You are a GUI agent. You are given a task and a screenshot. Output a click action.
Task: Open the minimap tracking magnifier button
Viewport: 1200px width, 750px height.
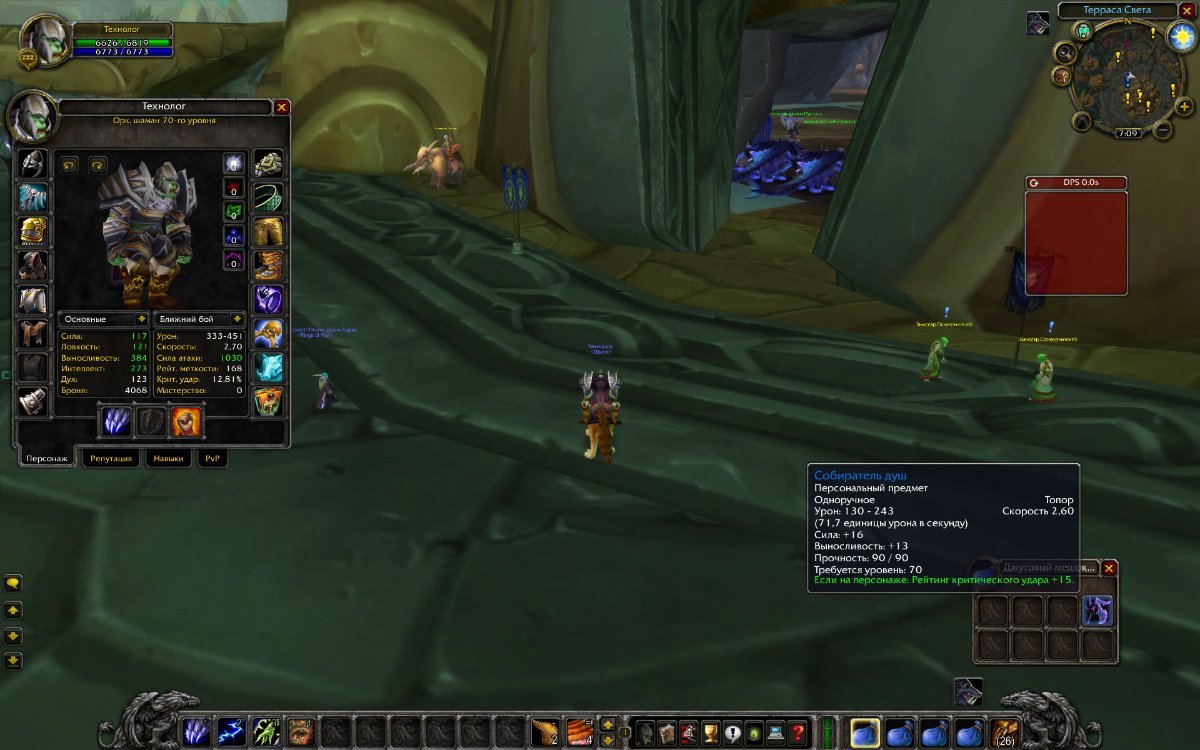click(1066, 54)
